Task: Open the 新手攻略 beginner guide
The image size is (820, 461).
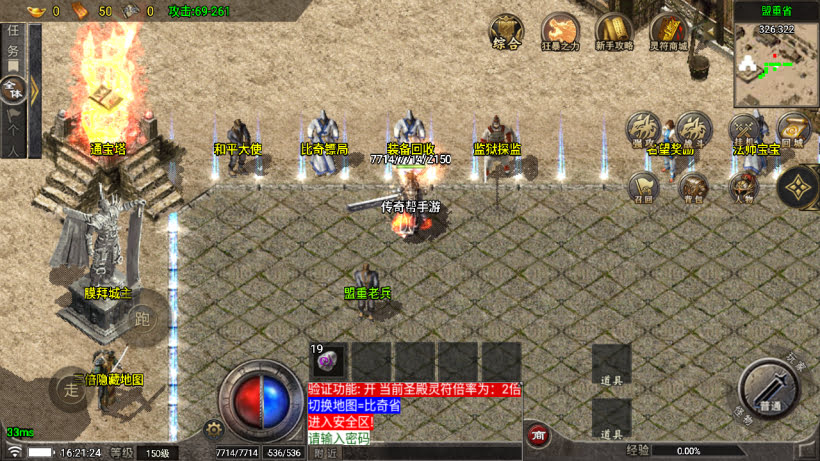Action: pos(614,31)
